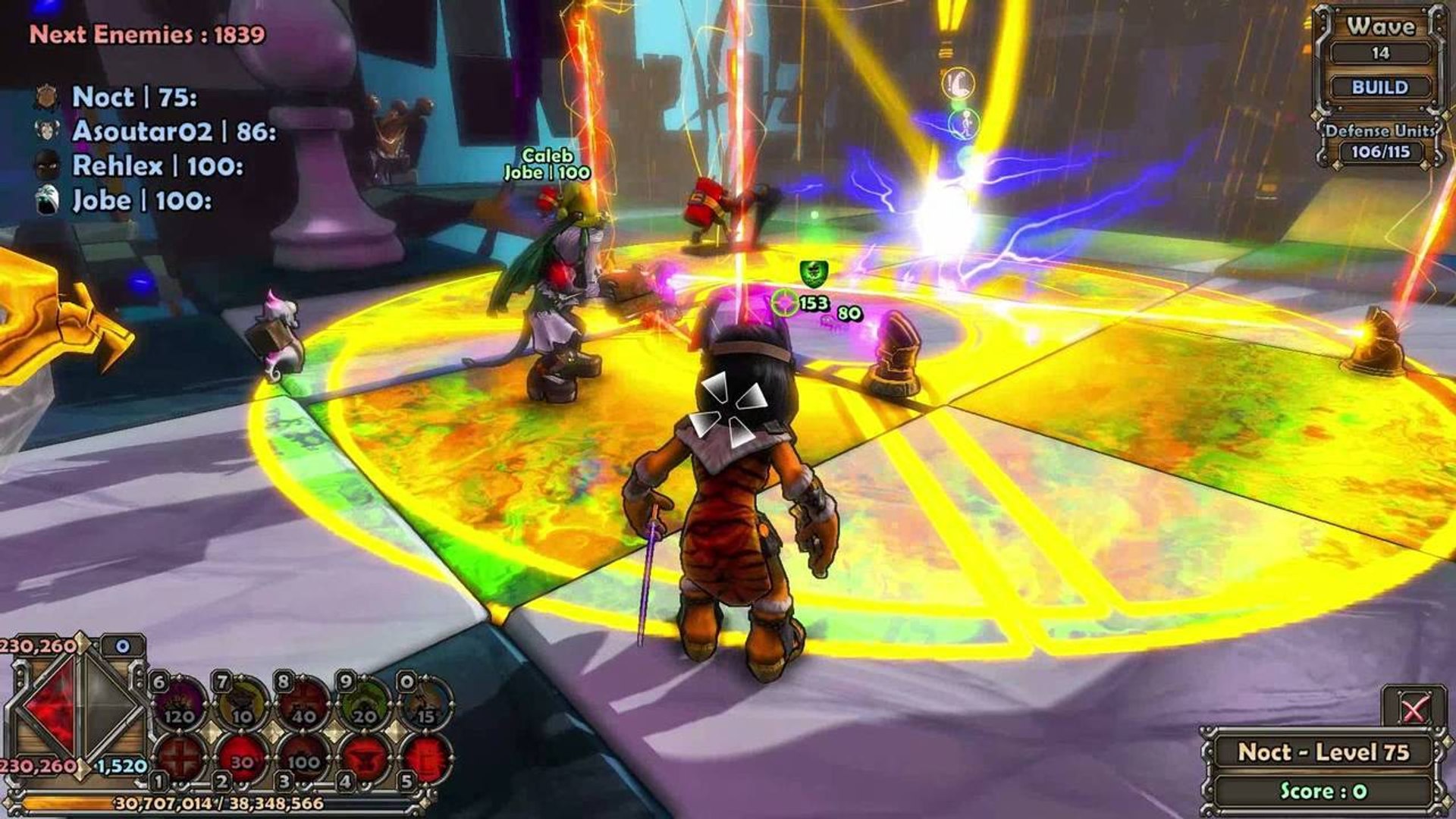Pick hotbar slot 8 costing 40 mana
This screenshot has height=819, width=1456.
click(x=304, y=702)
